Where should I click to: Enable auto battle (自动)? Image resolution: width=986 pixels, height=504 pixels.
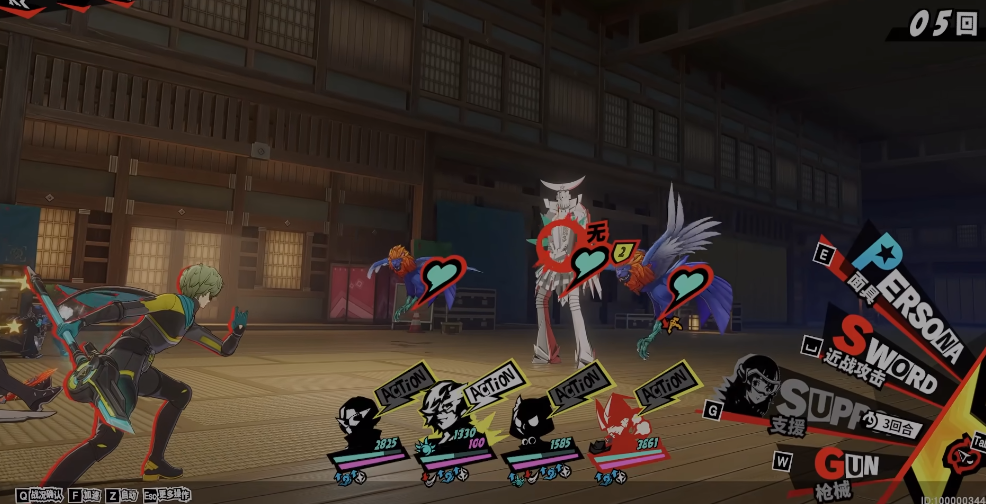point(122,495)
